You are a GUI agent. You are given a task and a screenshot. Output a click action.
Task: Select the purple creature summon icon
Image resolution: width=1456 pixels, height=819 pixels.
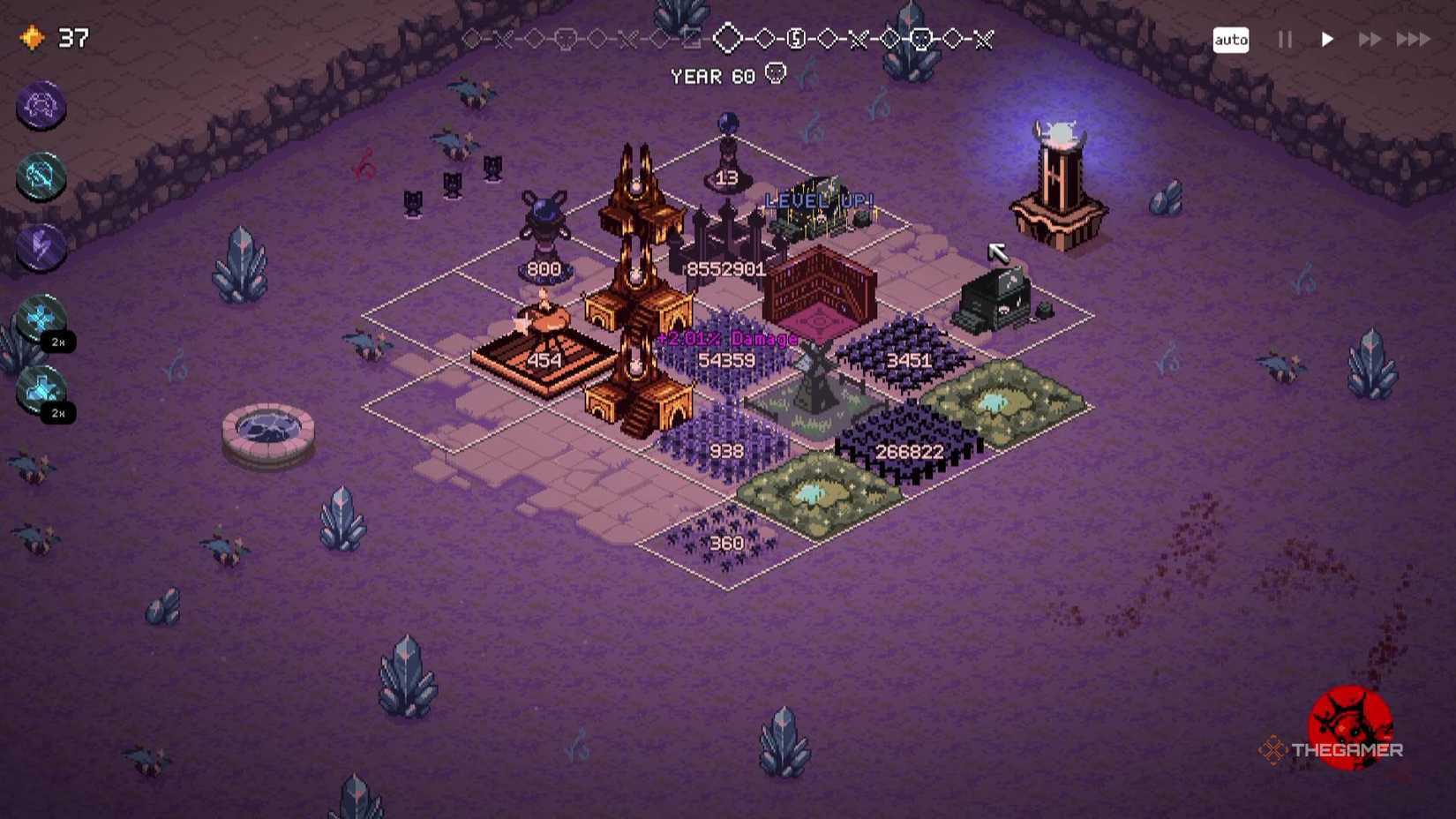41,107
